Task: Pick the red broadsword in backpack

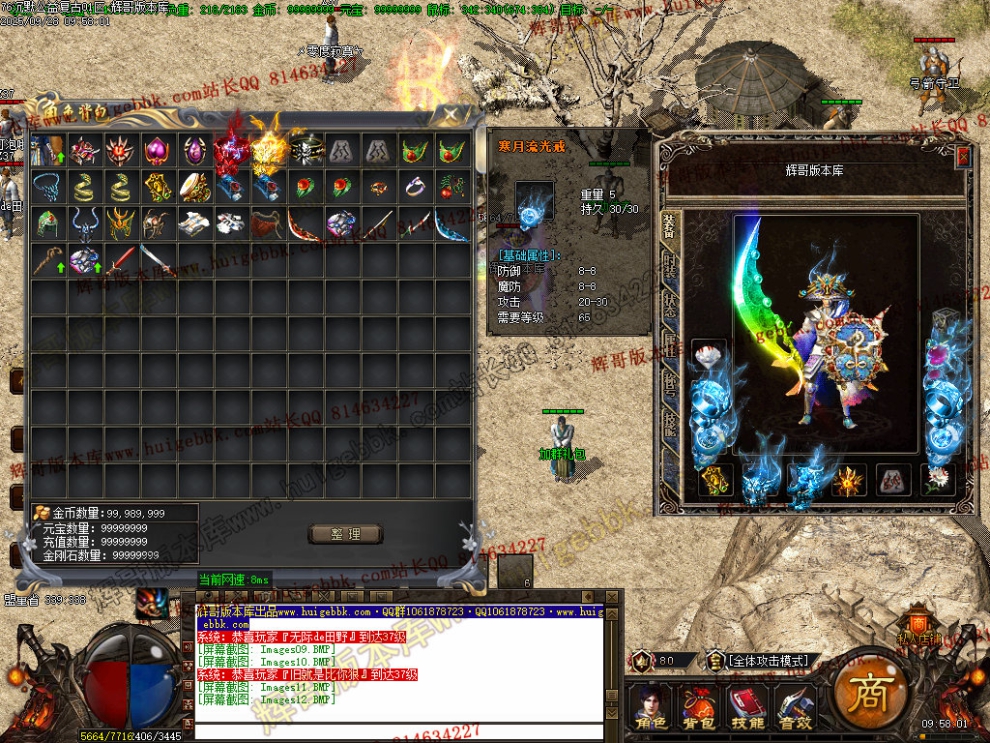Action: (x=120, y=260)
